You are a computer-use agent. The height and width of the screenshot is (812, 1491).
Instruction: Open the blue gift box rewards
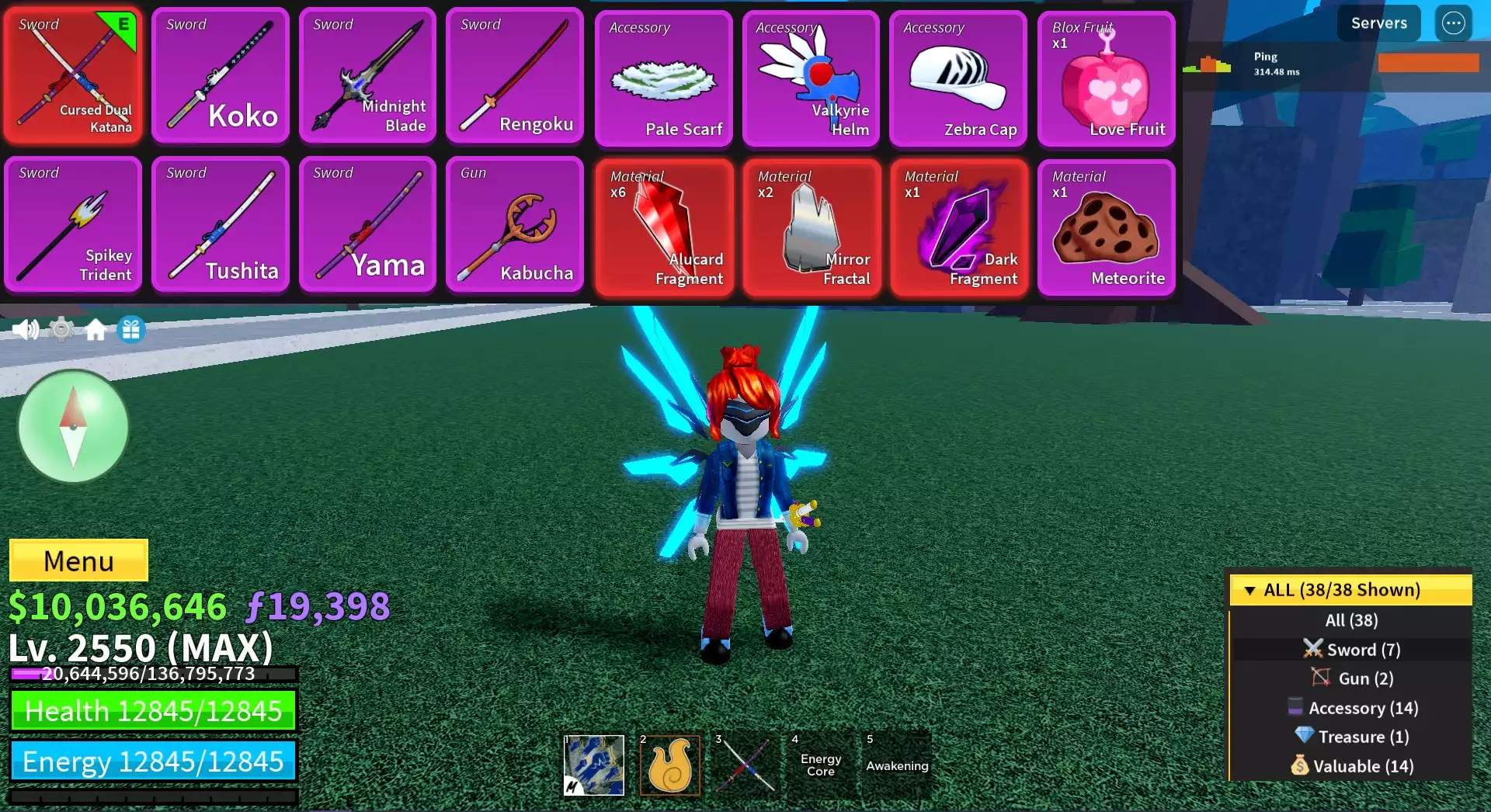(x=131, y=330)
